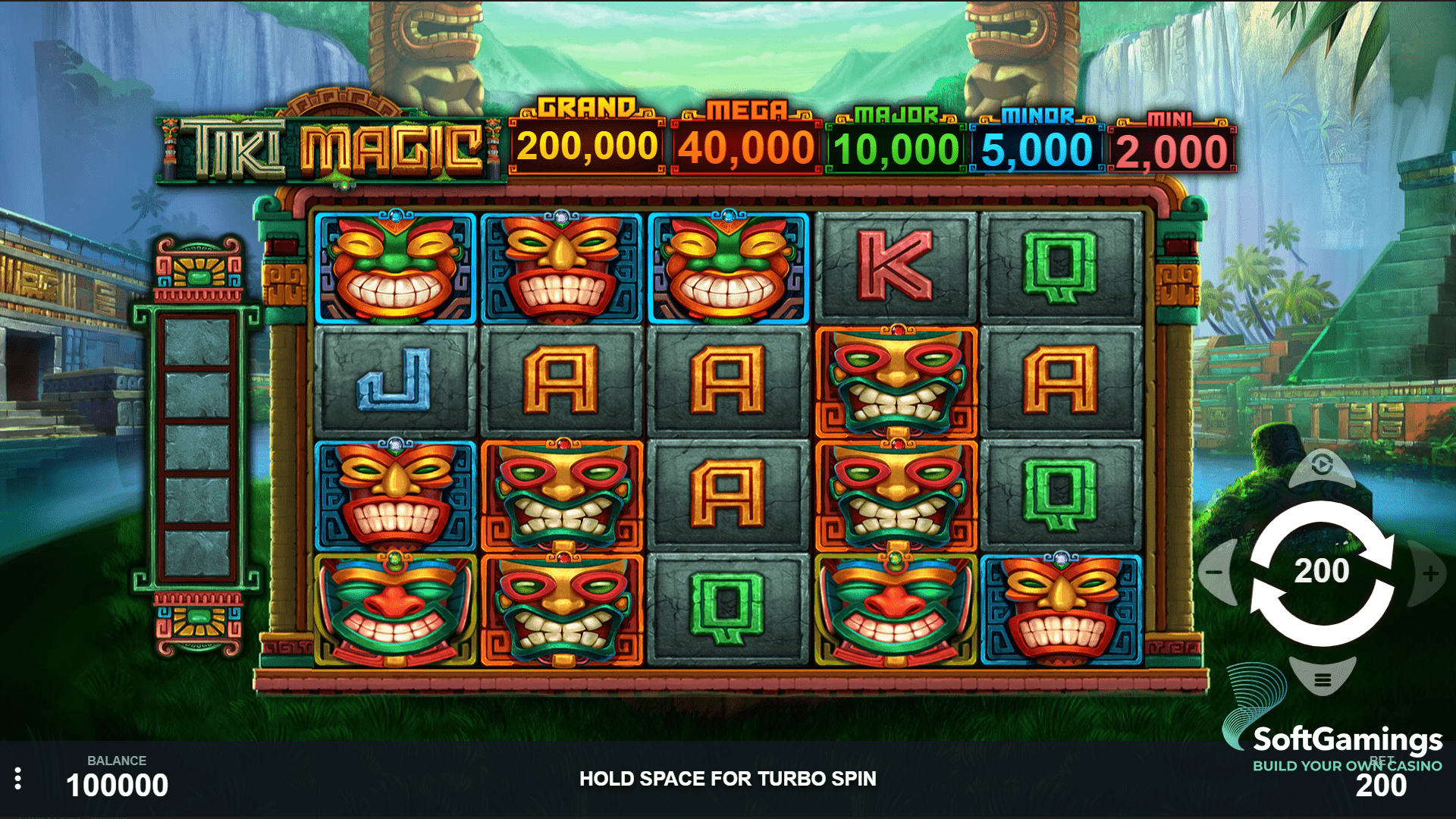The width and height of the screenshot is (1456, 819).
Task: Open the three-dot options menu beside Balance
Action: click(x=18, y=779)
